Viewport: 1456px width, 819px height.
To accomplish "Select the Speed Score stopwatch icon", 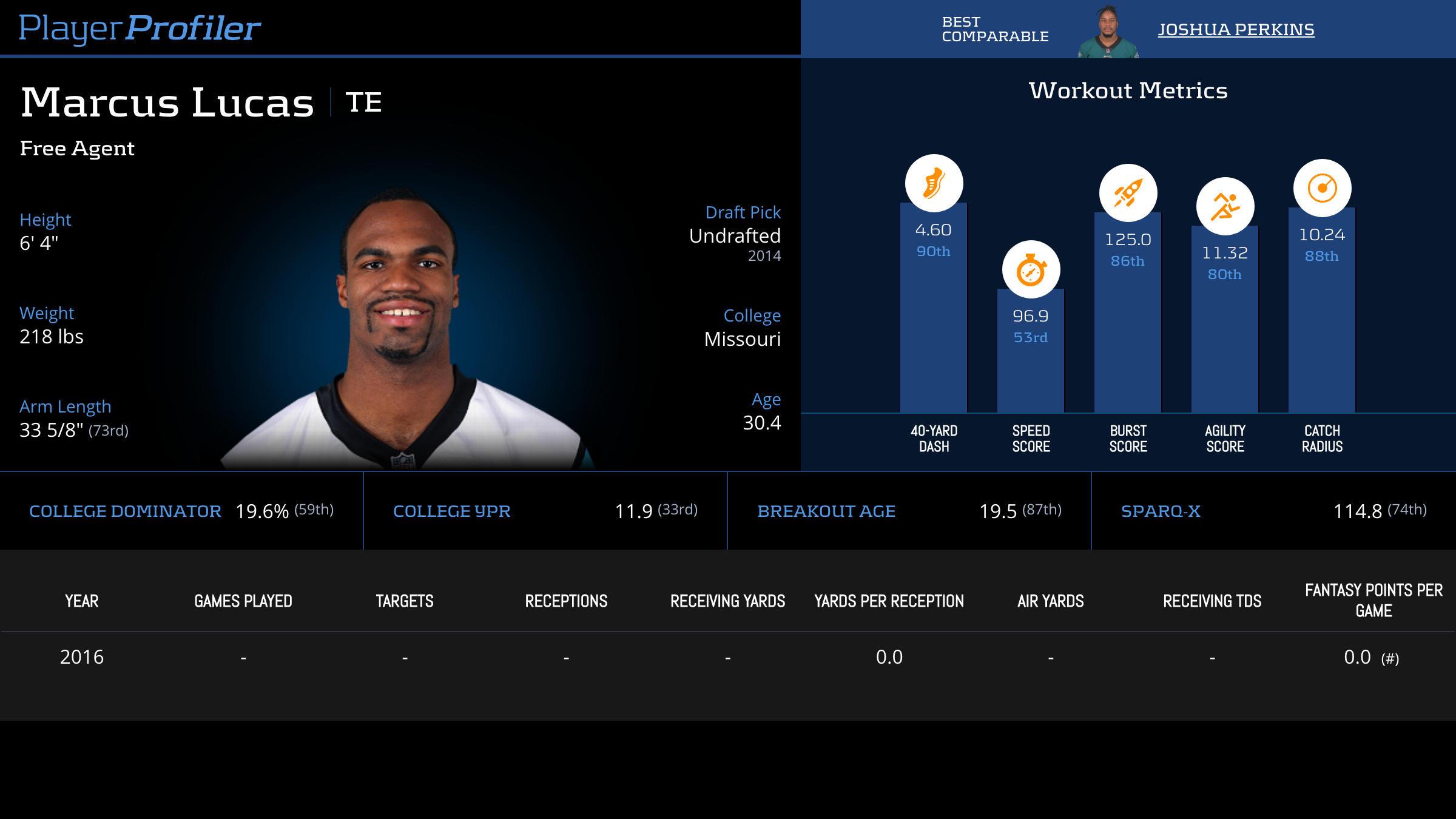I will coord(1031,269).
